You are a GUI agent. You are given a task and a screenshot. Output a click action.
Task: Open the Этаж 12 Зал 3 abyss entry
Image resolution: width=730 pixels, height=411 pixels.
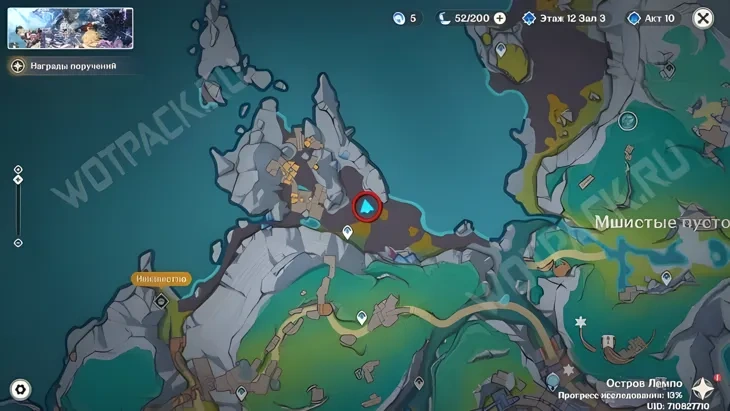[563, 18]
